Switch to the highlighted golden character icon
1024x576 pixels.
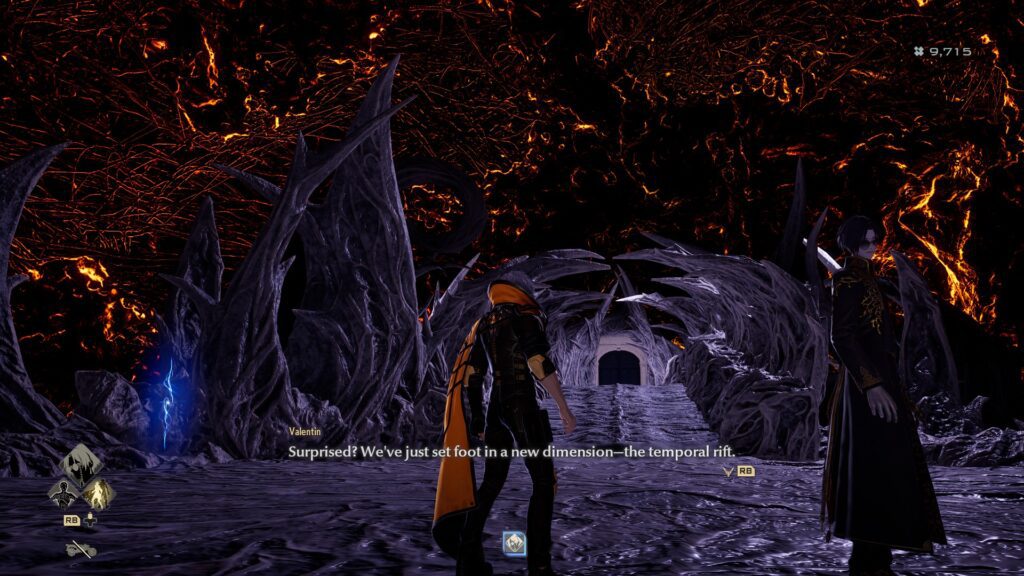click(x=96, y=491)
